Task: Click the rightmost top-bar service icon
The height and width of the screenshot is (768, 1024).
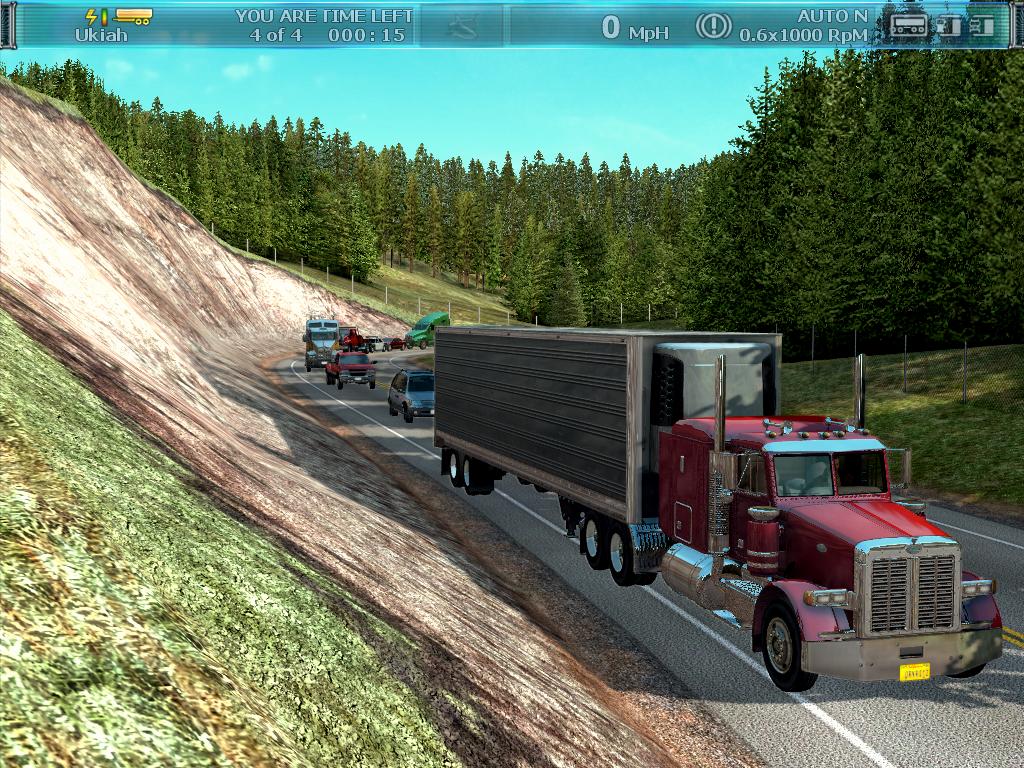Action: [x=983, y=25]
